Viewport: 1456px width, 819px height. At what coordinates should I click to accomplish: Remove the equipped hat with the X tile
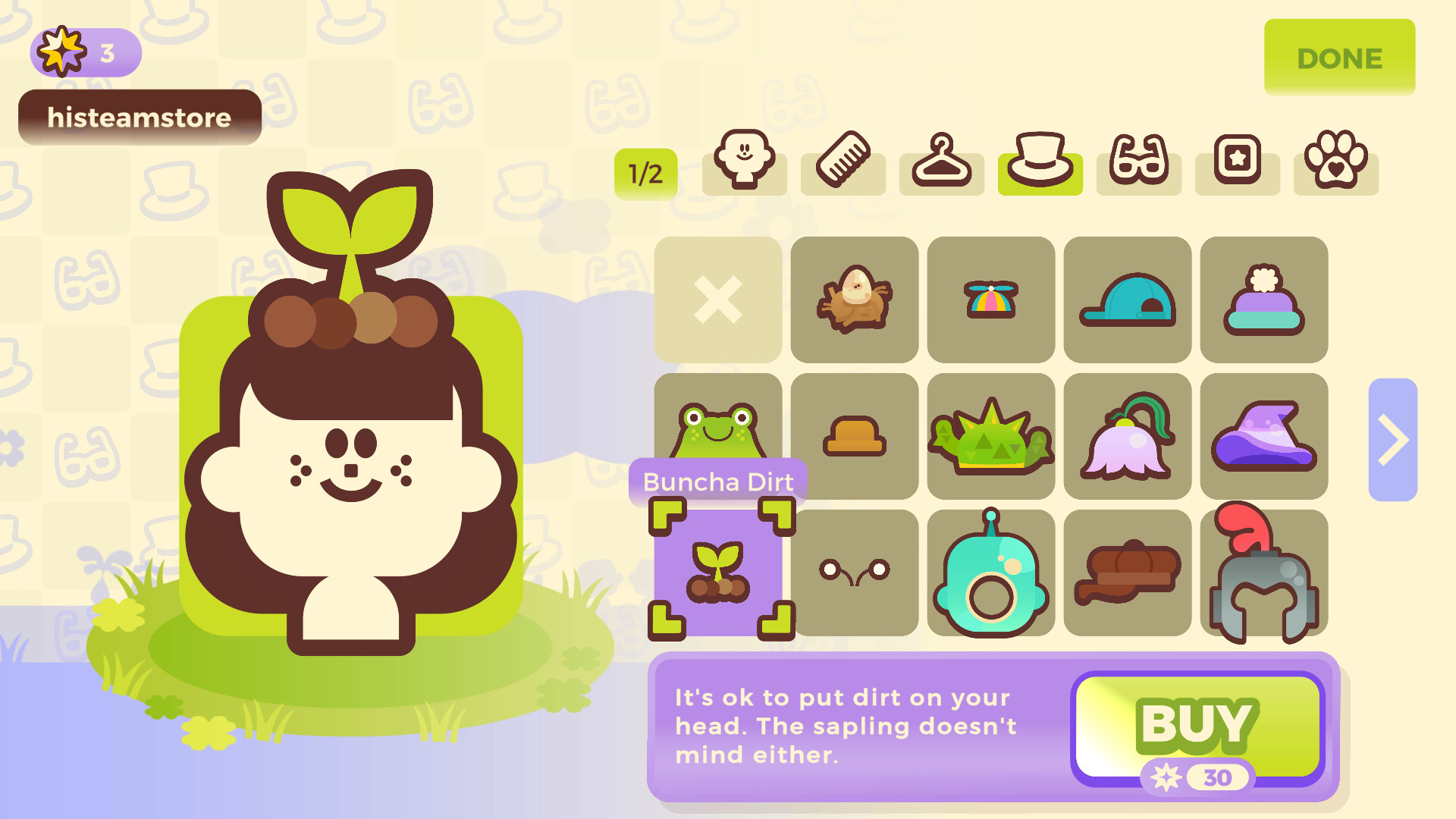pyautogui.click(x=717, y=299)
